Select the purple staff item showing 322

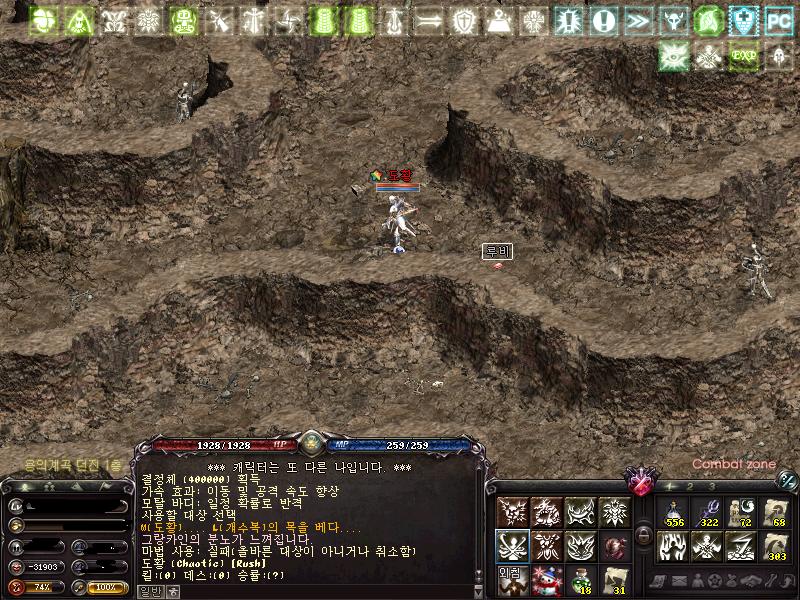(707, 513)
